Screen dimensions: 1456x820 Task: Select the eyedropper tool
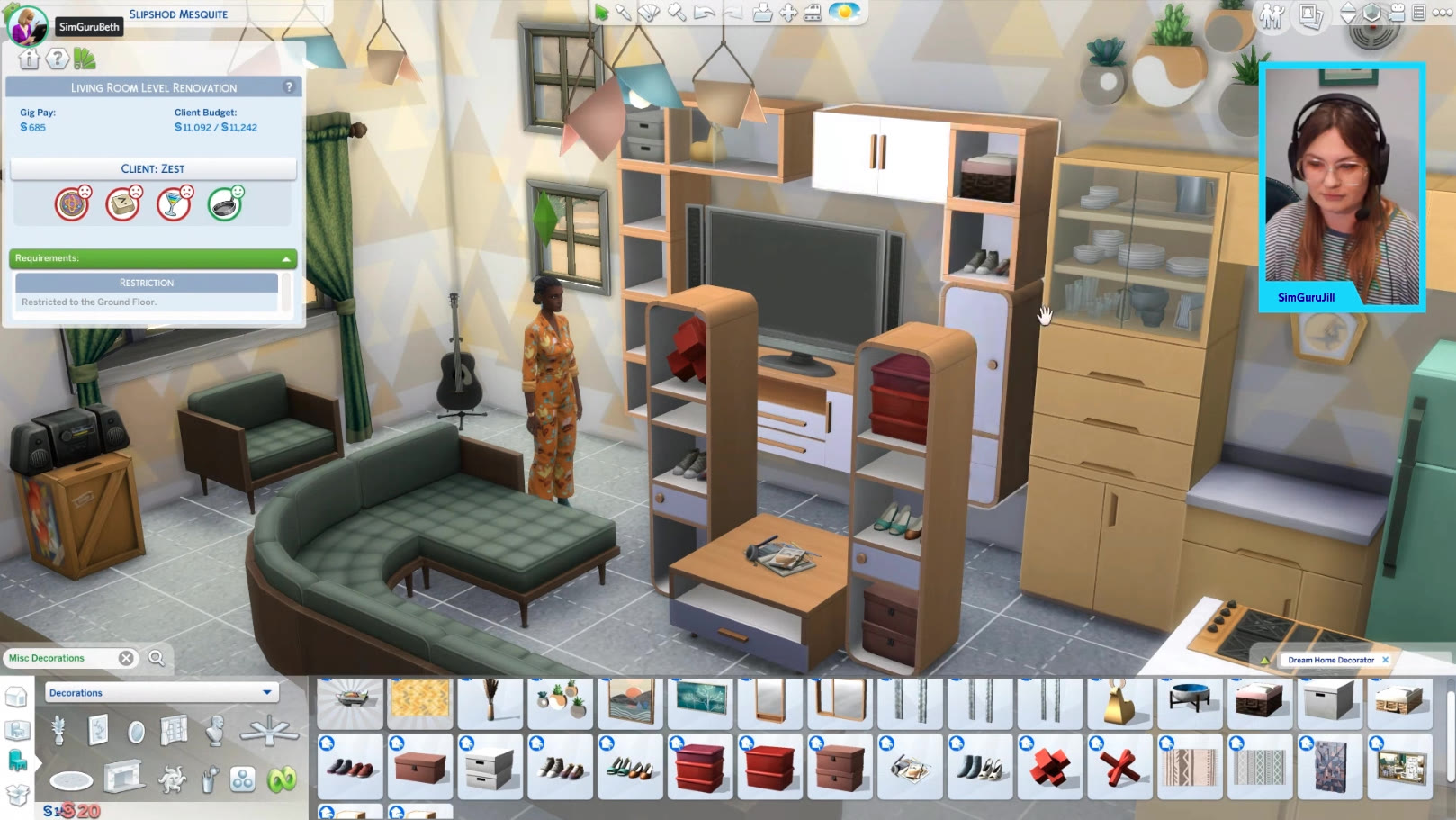(x=624, y=13)
